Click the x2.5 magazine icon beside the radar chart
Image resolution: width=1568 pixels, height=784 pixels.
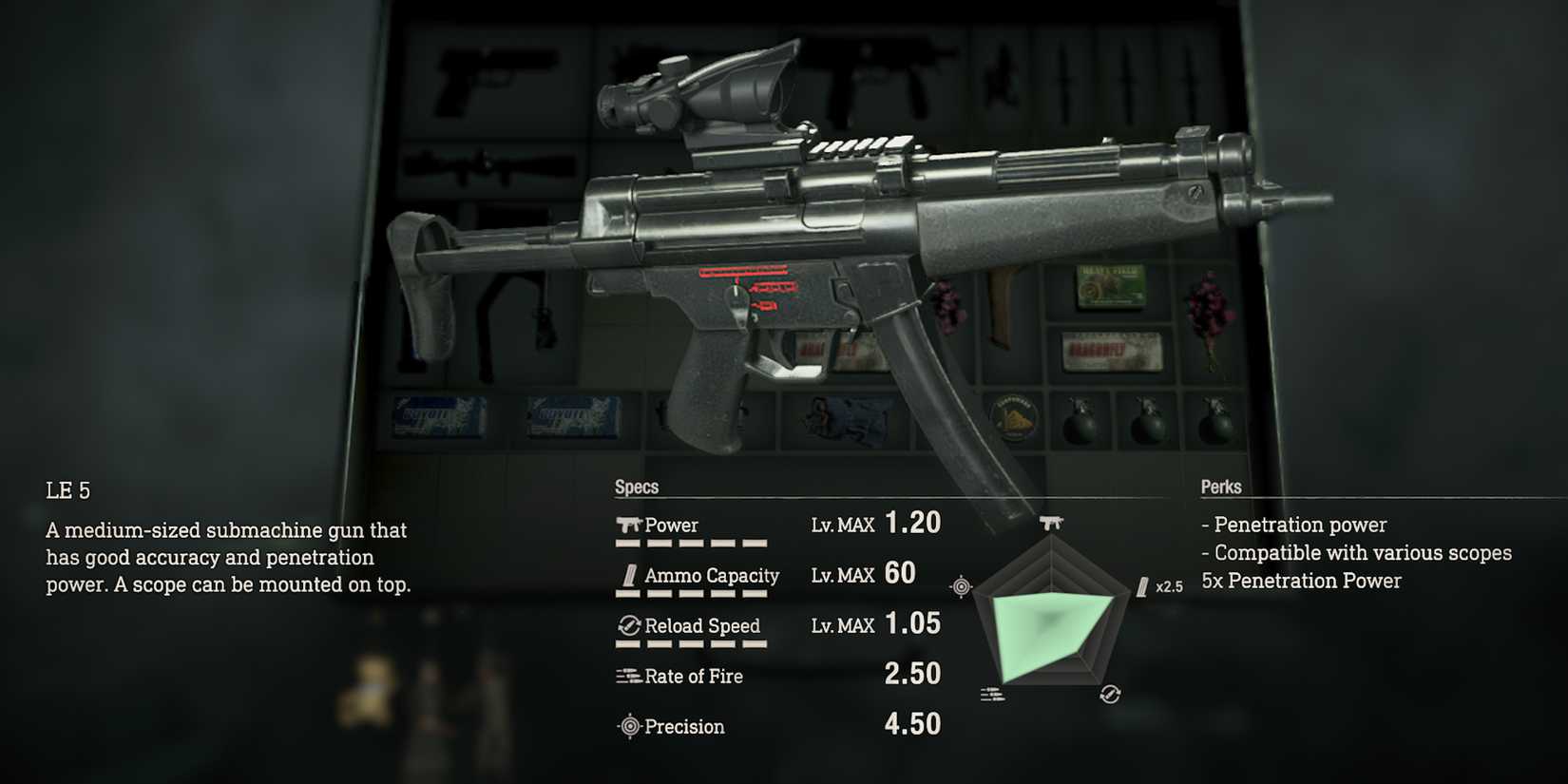(x=1140, y=586)
